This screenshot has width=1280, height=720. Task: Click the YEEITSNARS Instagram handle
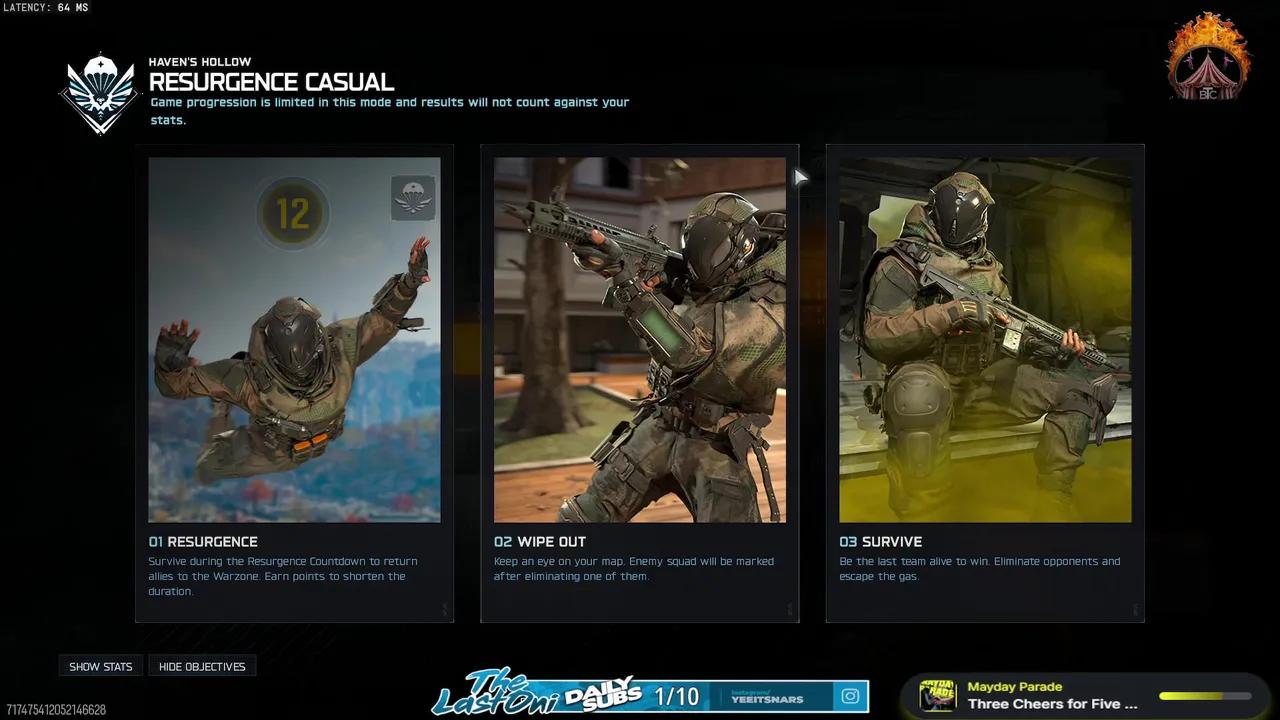click(x=768, y=696)
